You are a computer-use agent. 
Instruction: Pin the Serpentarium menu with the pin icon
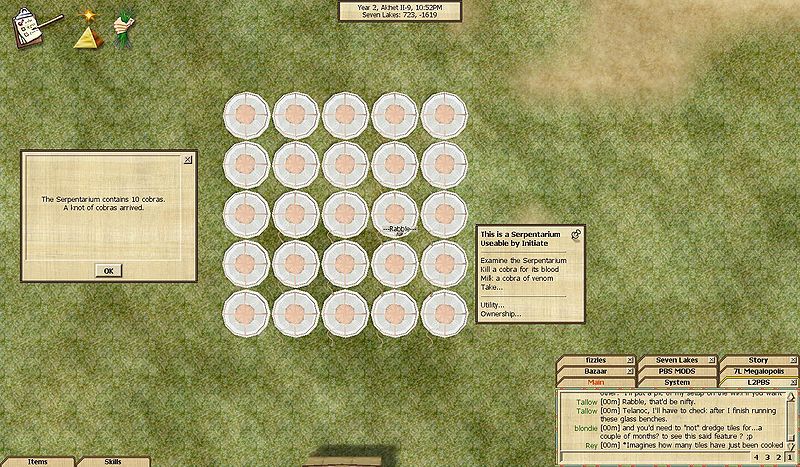pyautogui.click(x=577, y=233)
